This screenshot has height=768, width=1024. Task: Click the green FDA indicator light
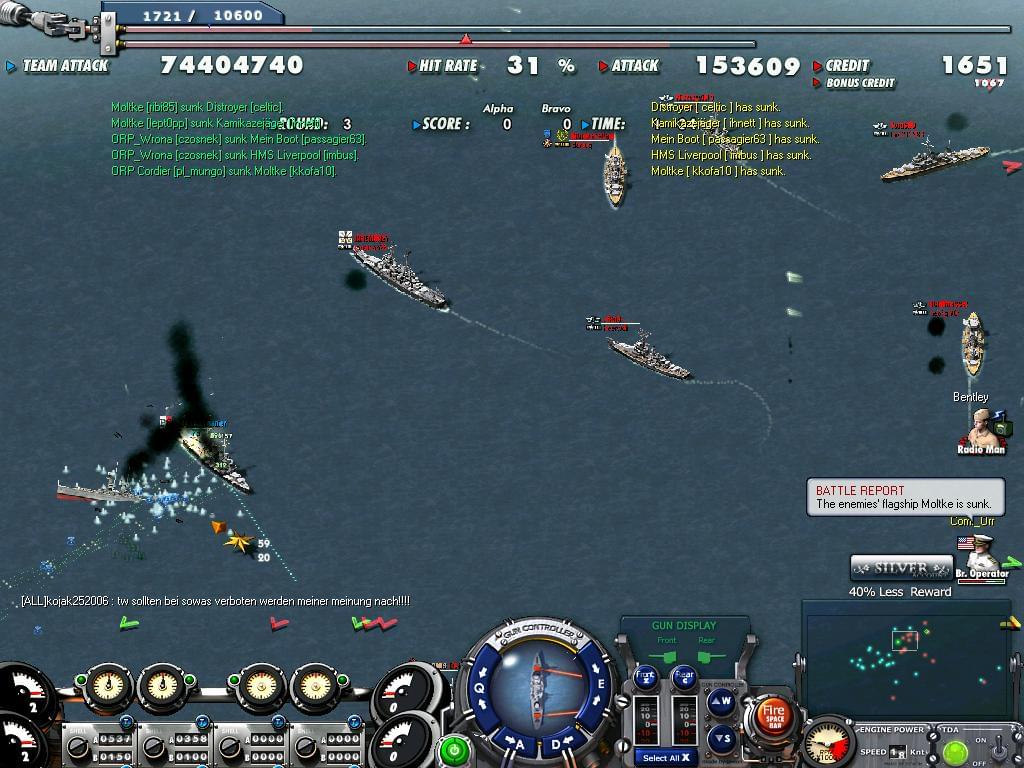coord(954,750)
